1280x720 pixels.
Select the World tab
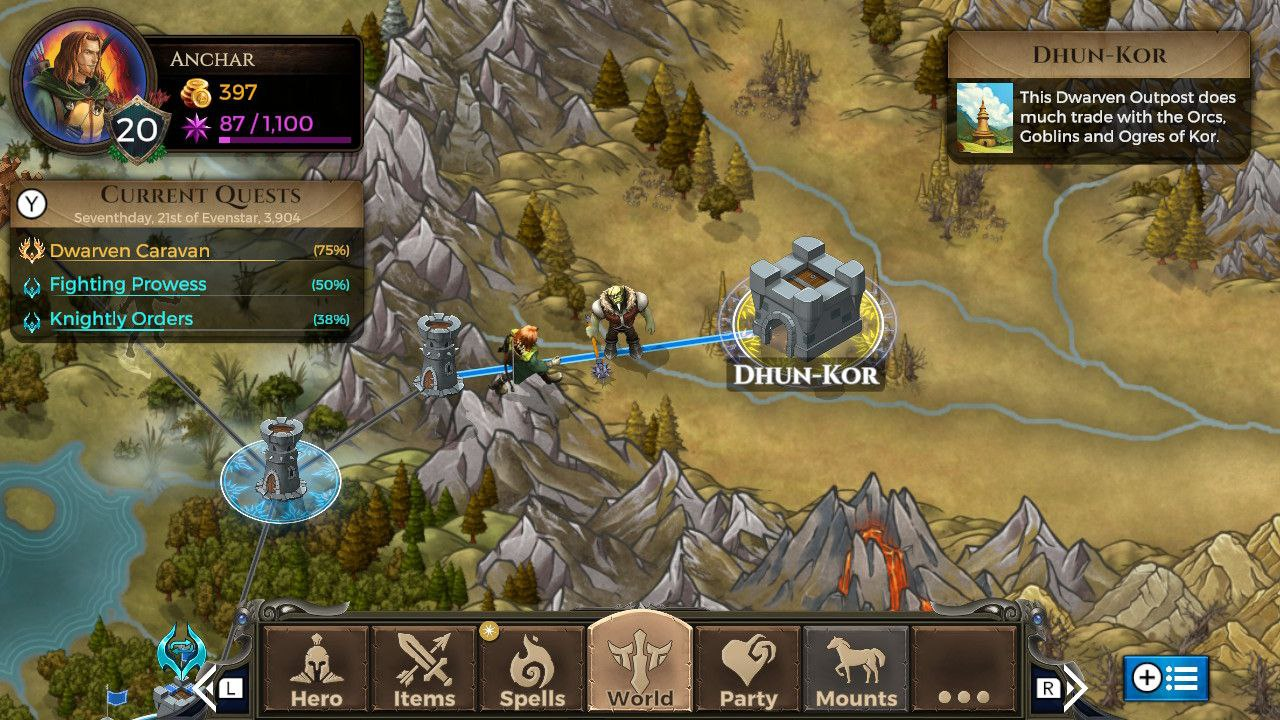pos(640,668)
